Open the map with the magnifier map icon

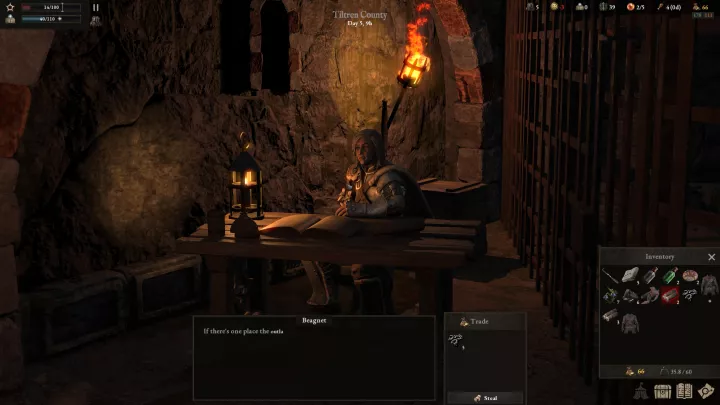(706, 392)
